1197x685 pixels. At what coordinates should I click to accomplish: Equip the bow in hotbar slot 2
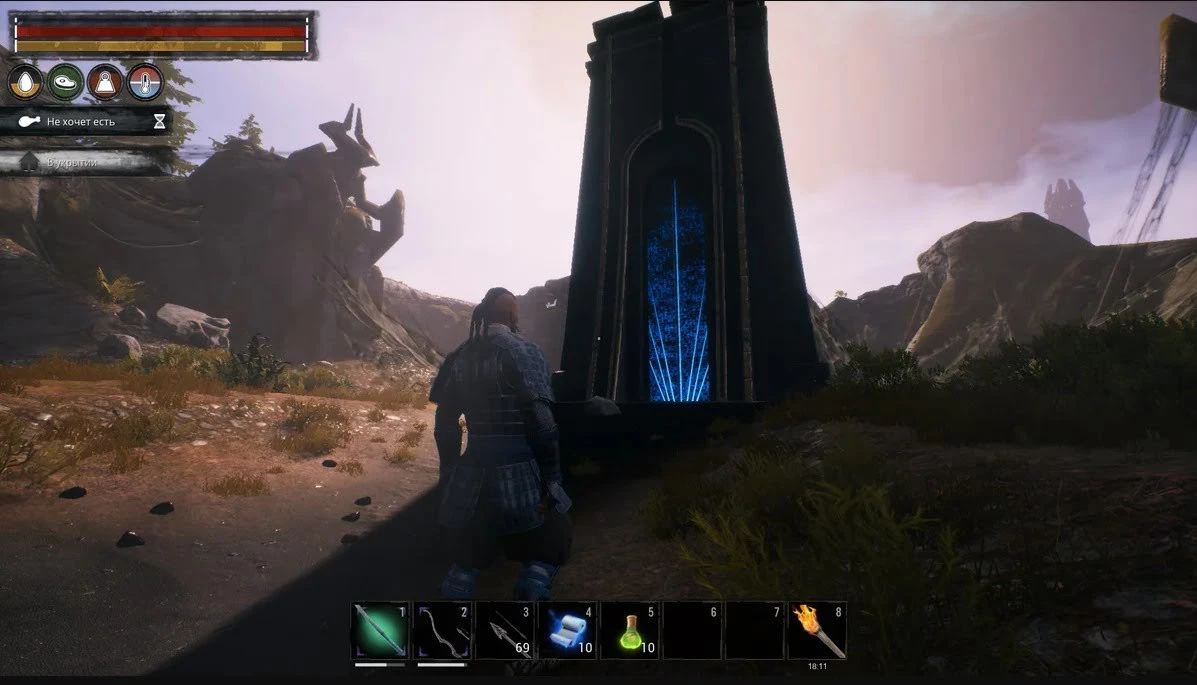[x=442, y=630]
